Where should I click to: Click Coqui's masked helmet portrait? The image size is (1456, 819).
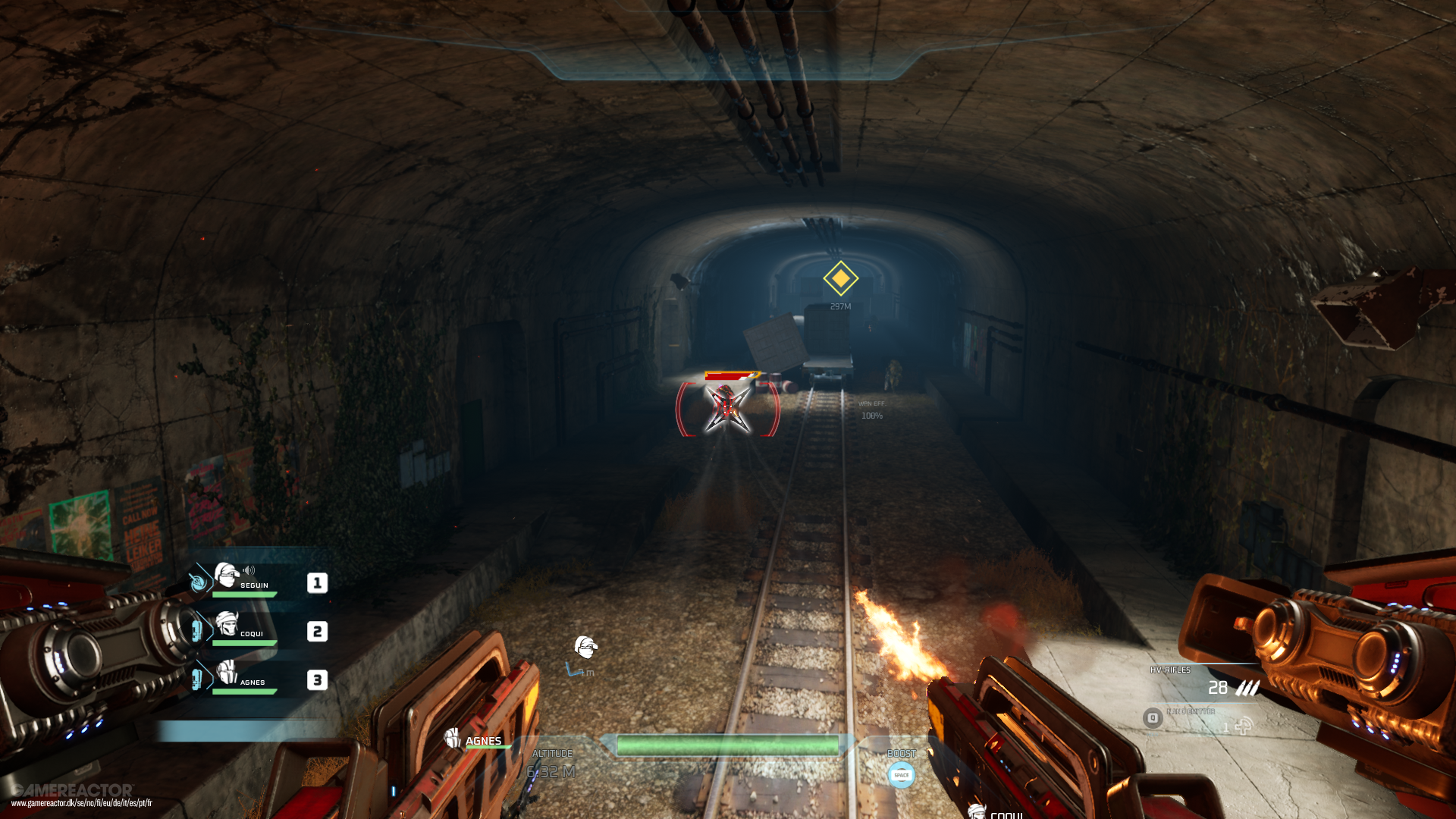click(227, 623)
